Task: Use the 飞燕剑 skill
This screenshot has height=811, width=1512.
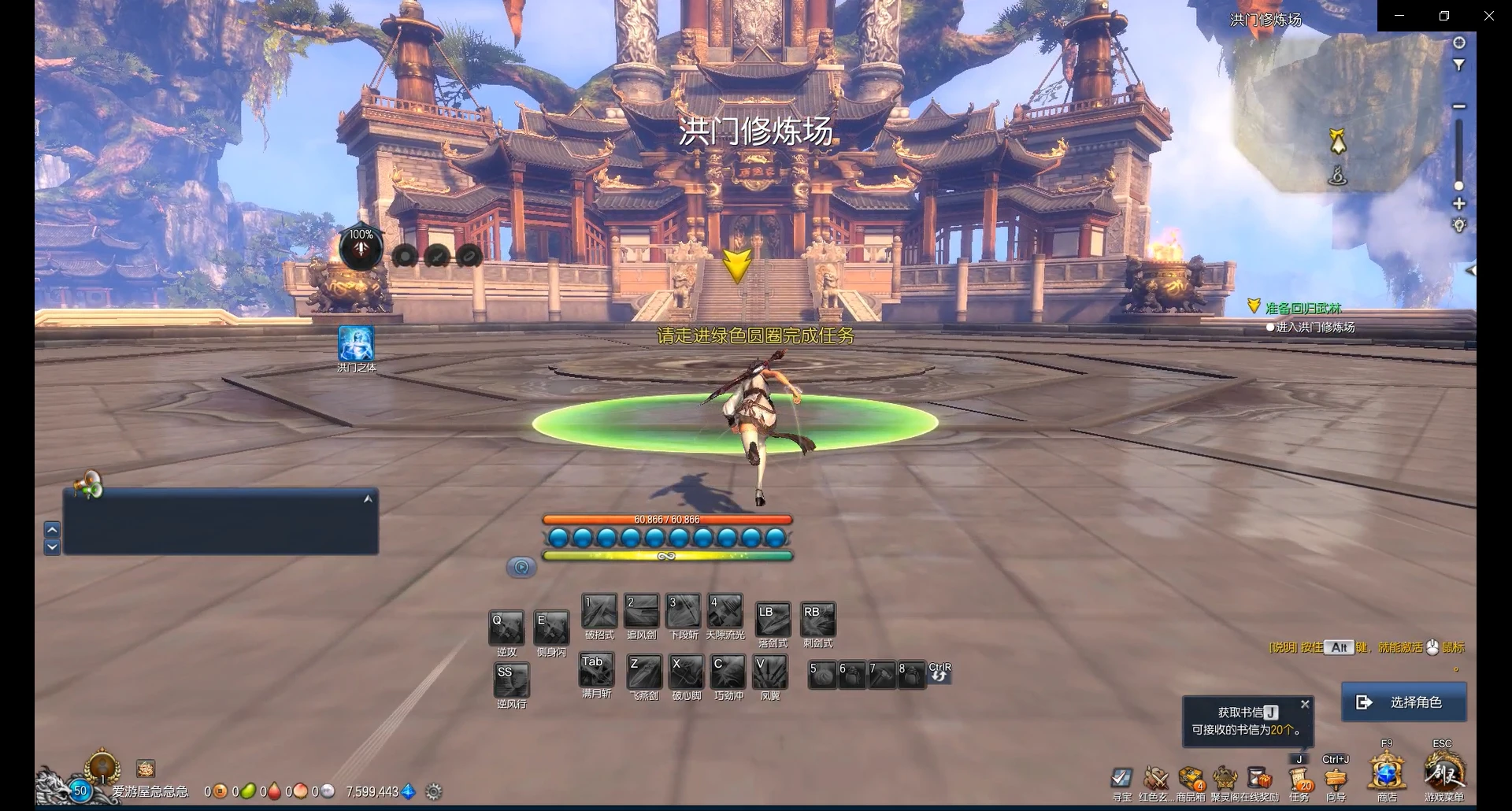Action: pyautogui.click(x=644, y=672)
